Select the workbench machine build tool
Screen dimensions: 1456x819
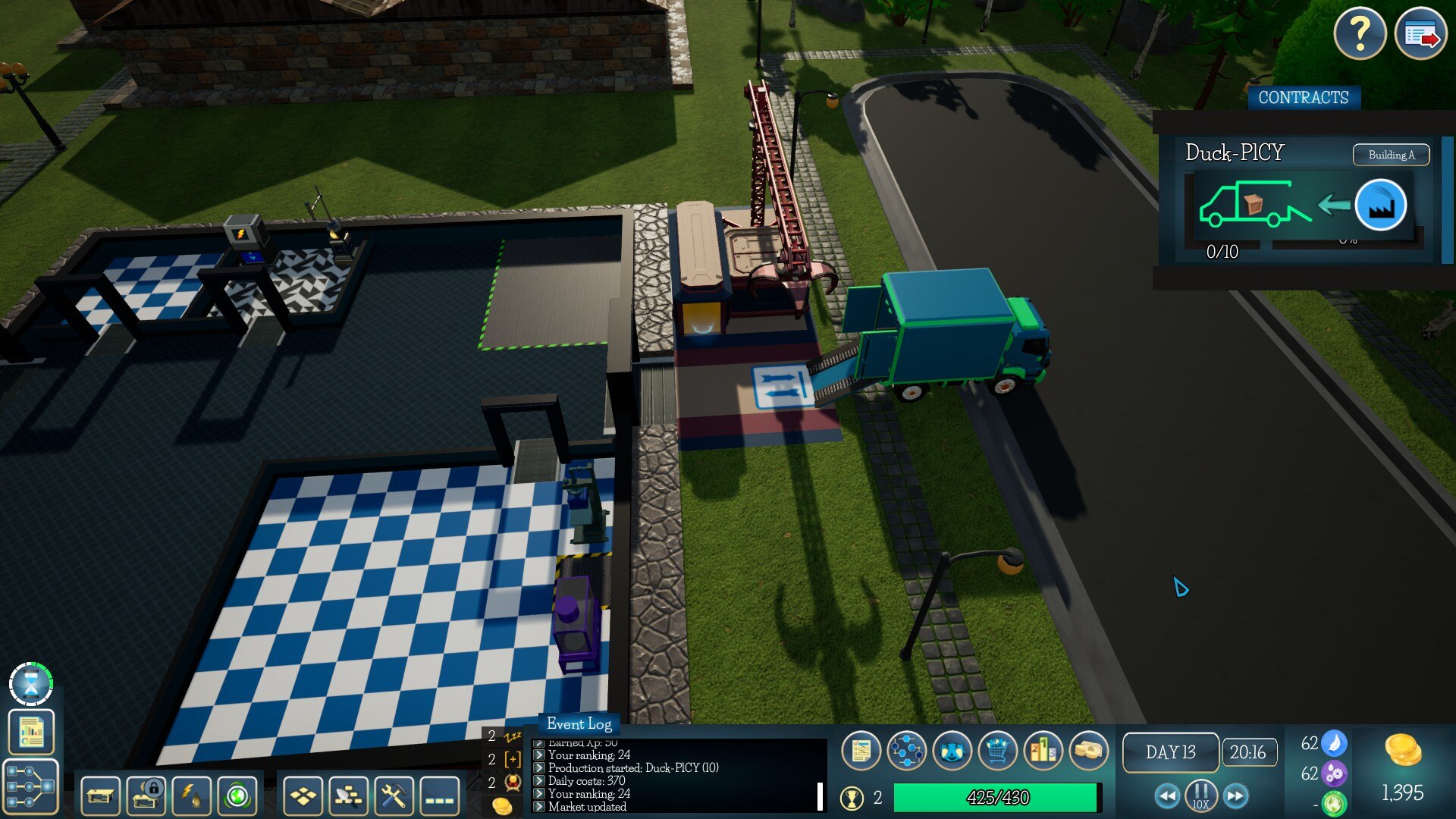100,796
